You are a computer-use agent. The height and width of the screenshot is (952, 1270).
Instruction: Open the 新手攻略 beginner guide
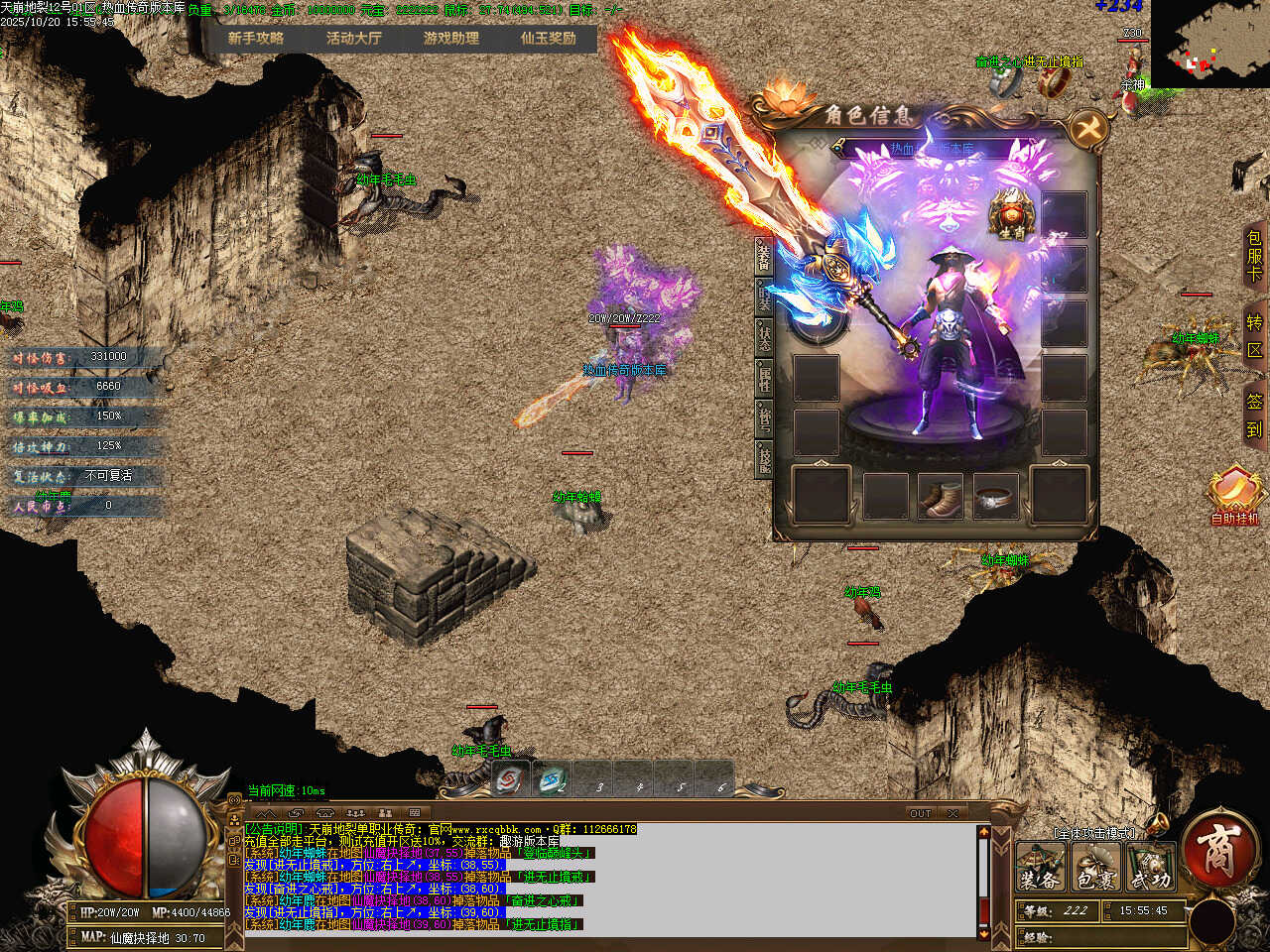(256, 39)
